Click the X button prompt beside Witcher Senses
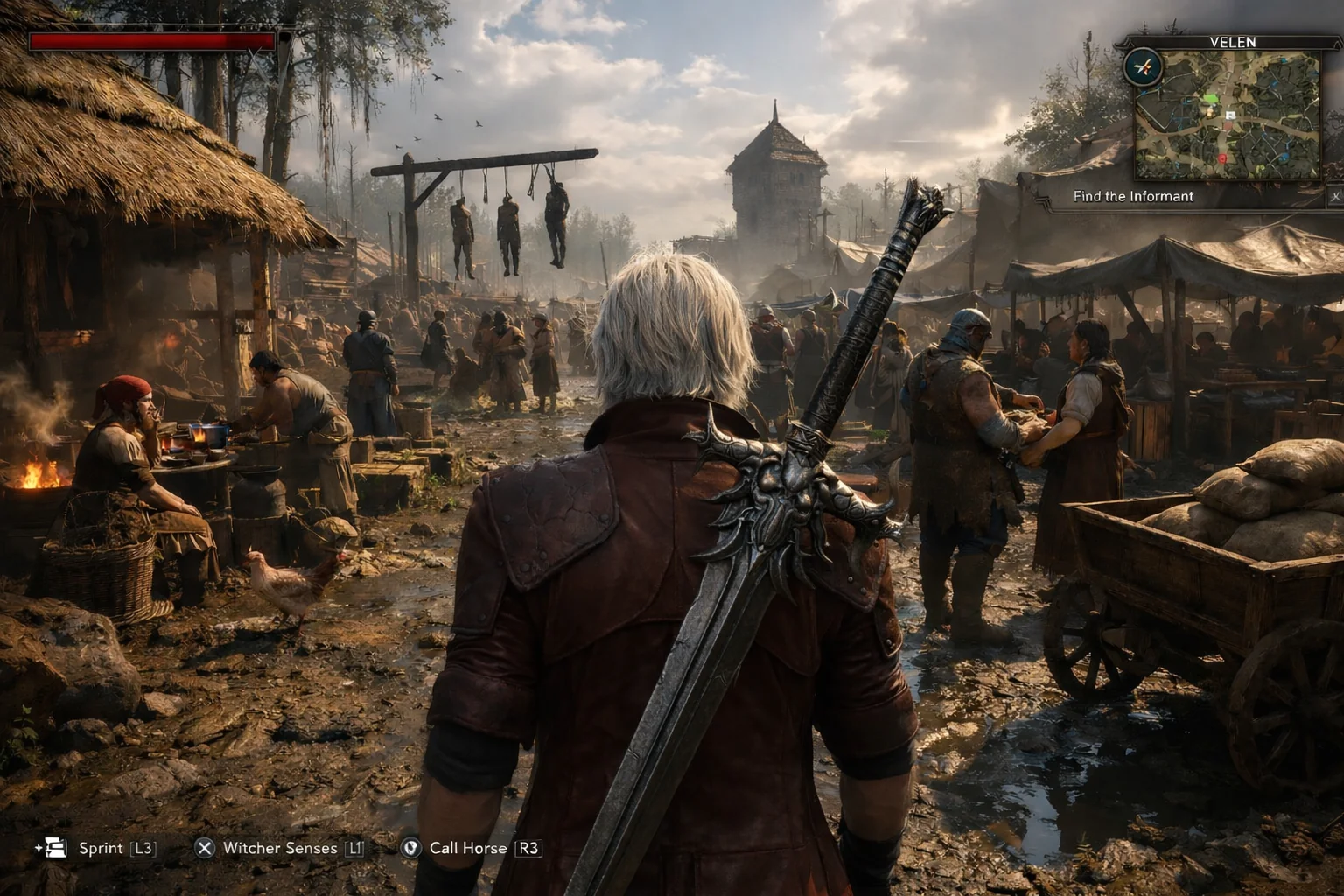 tap(204, 847)
